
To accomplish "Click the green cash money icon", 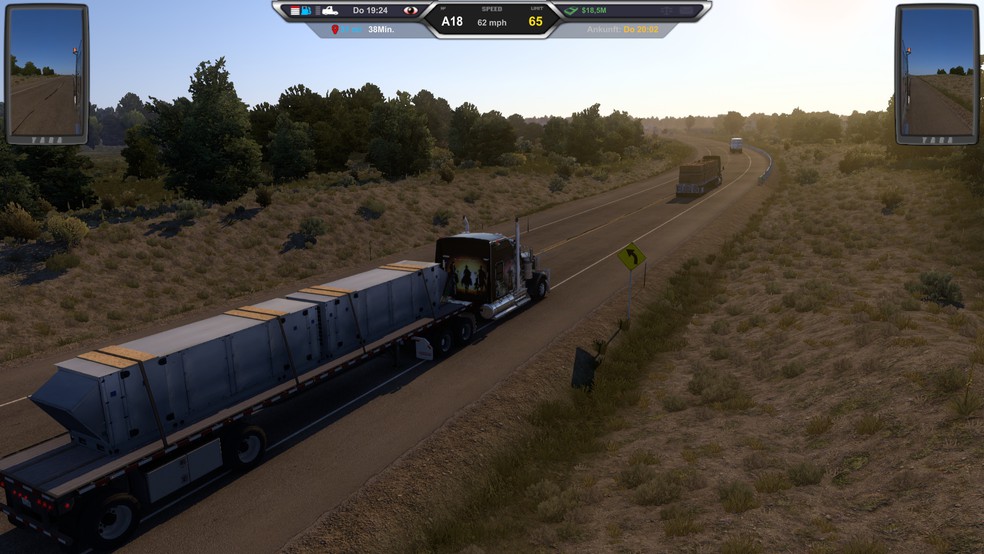I will 571,10.
